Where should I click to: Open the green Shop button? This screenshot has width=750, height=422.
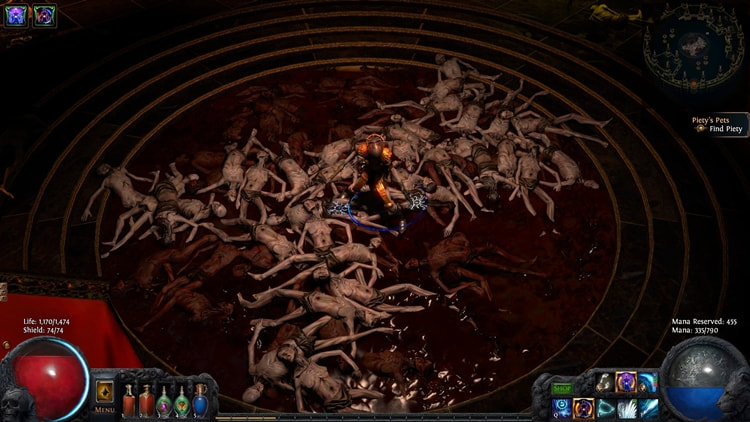562,388
